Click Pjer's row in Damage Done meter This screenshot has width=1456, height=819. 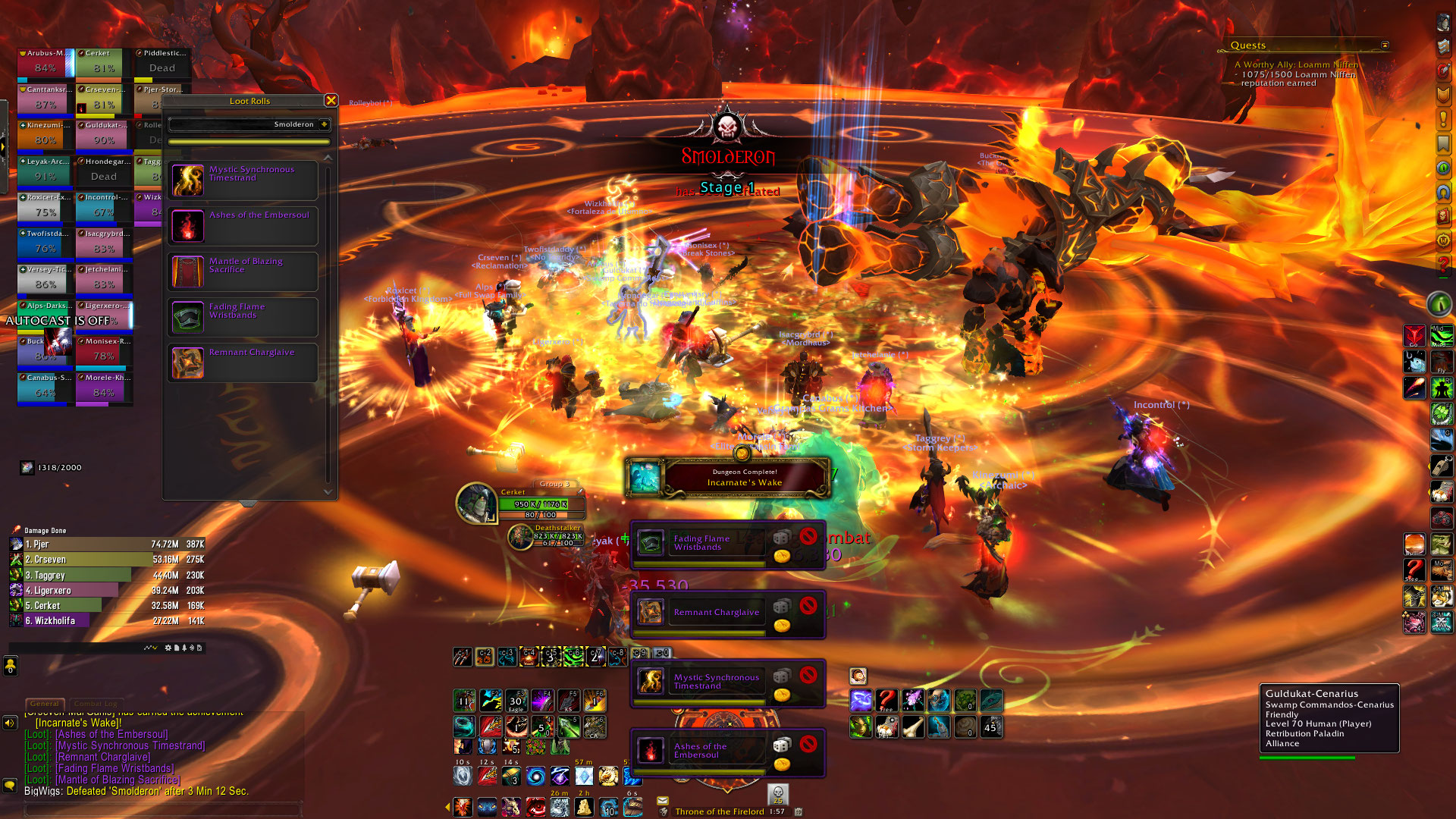click(106, 544)
